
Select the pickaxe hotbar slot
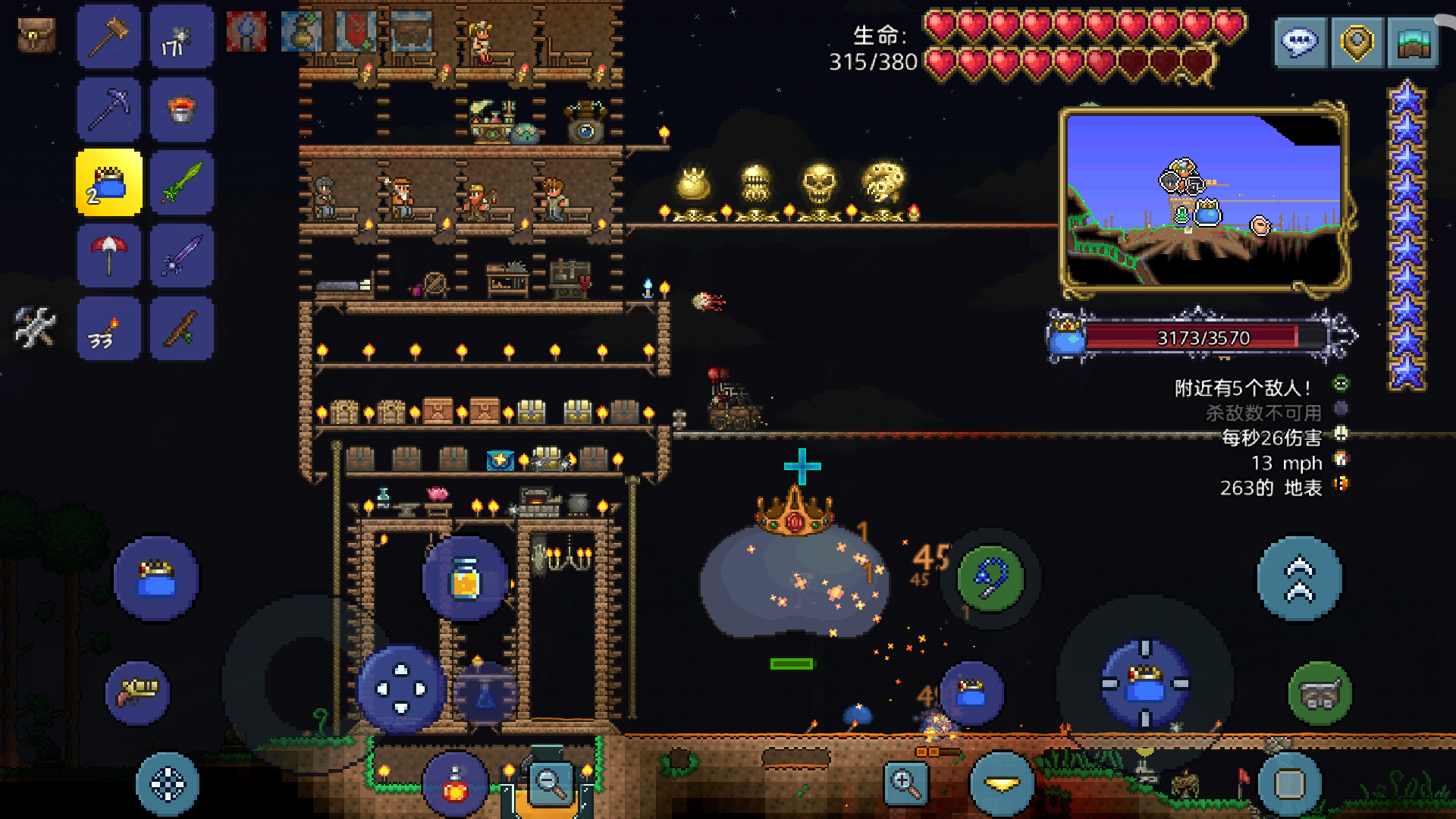point(109,108)
